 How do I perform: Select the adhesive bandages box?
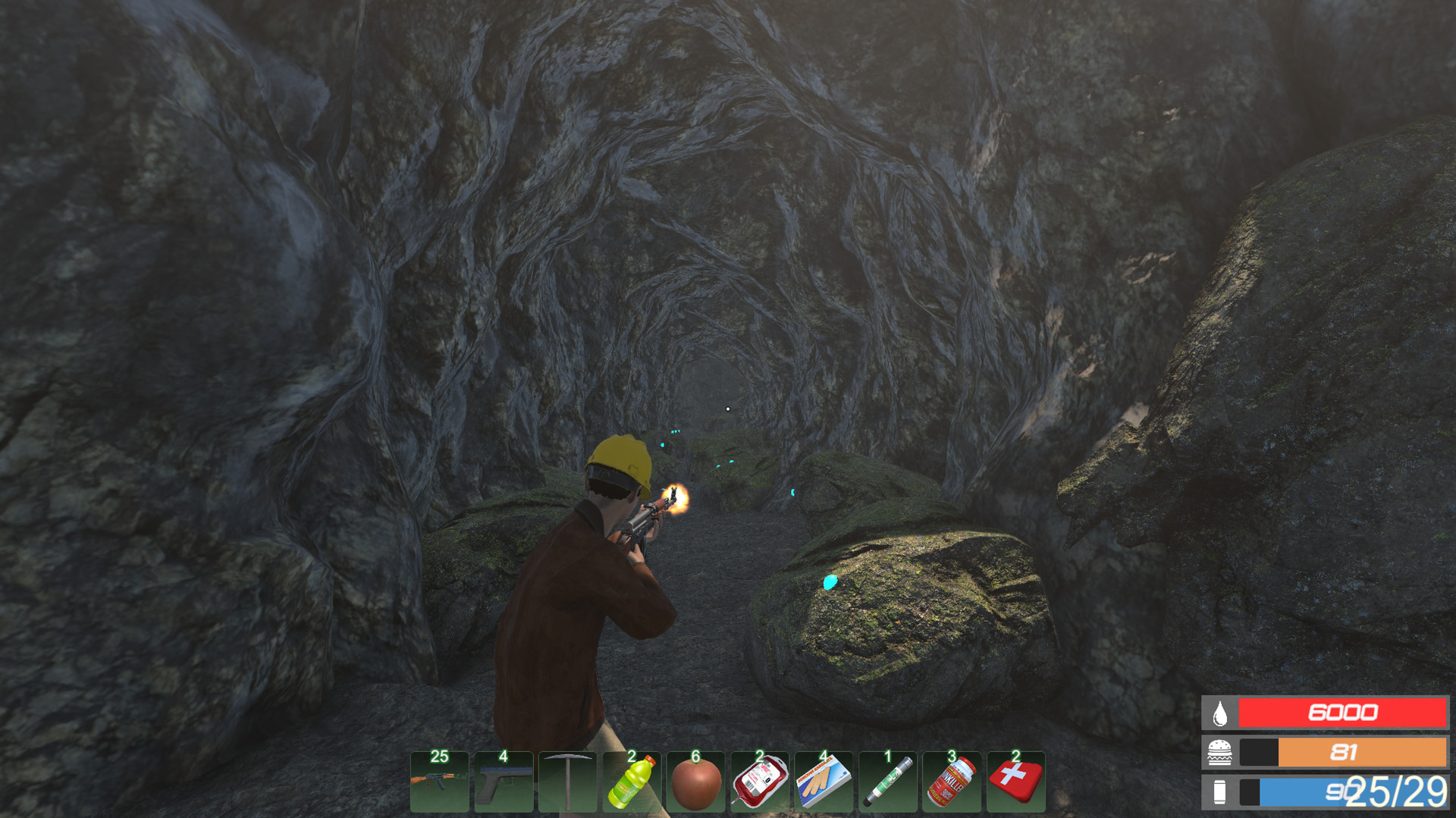pos(824,782)
